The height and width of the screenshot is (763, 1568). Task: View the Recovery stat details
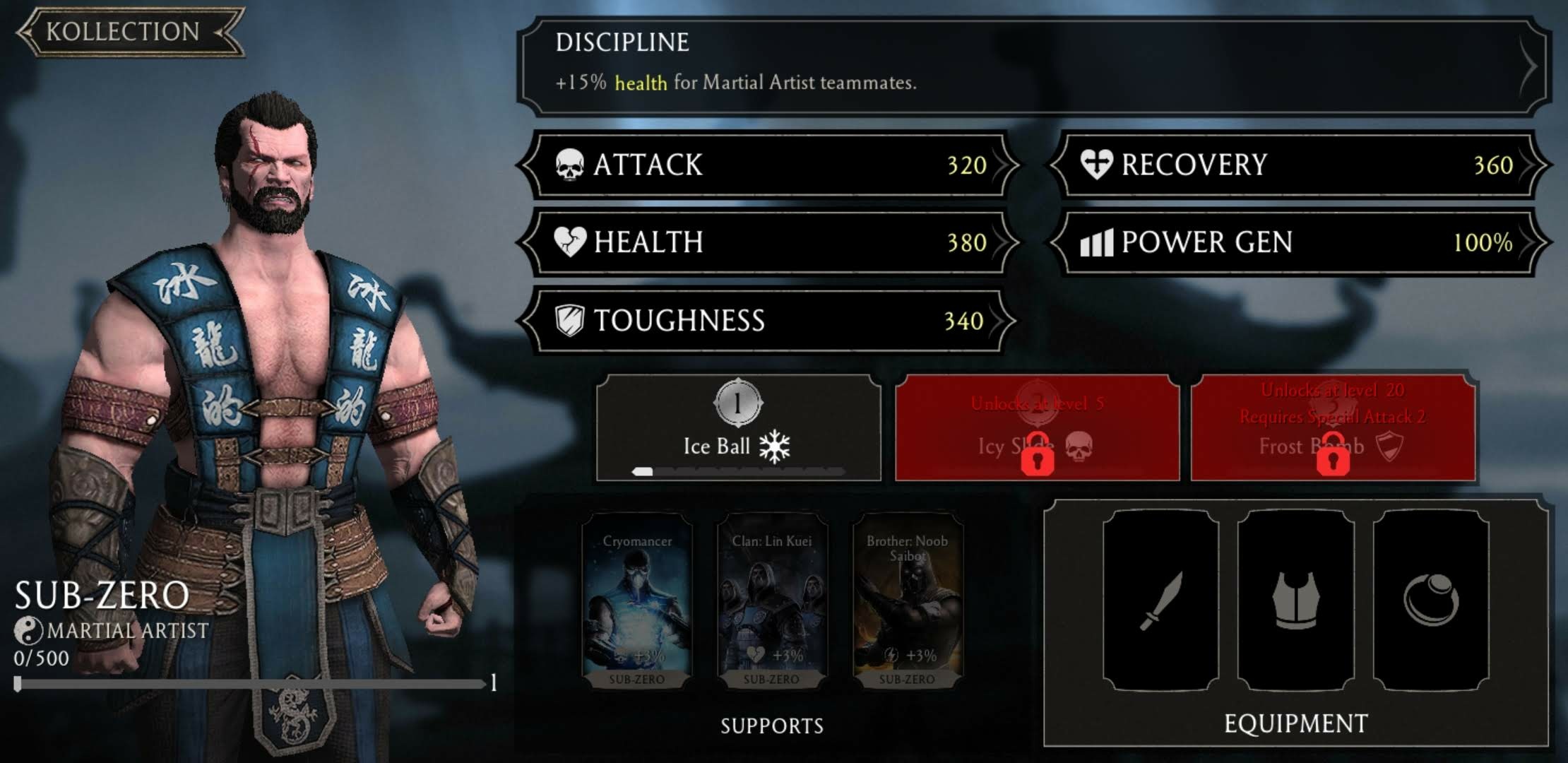pos(1298,165)
